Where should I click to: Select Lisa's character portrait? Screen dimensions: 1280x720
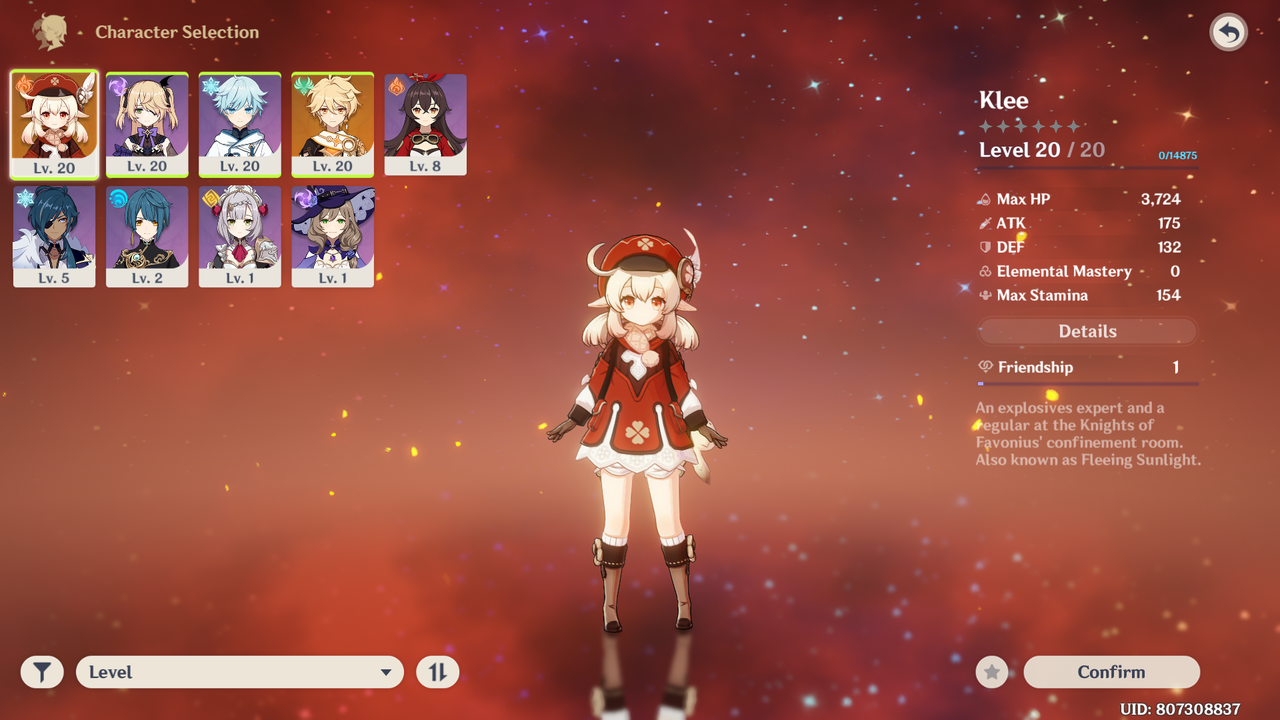tap(333, 236)
